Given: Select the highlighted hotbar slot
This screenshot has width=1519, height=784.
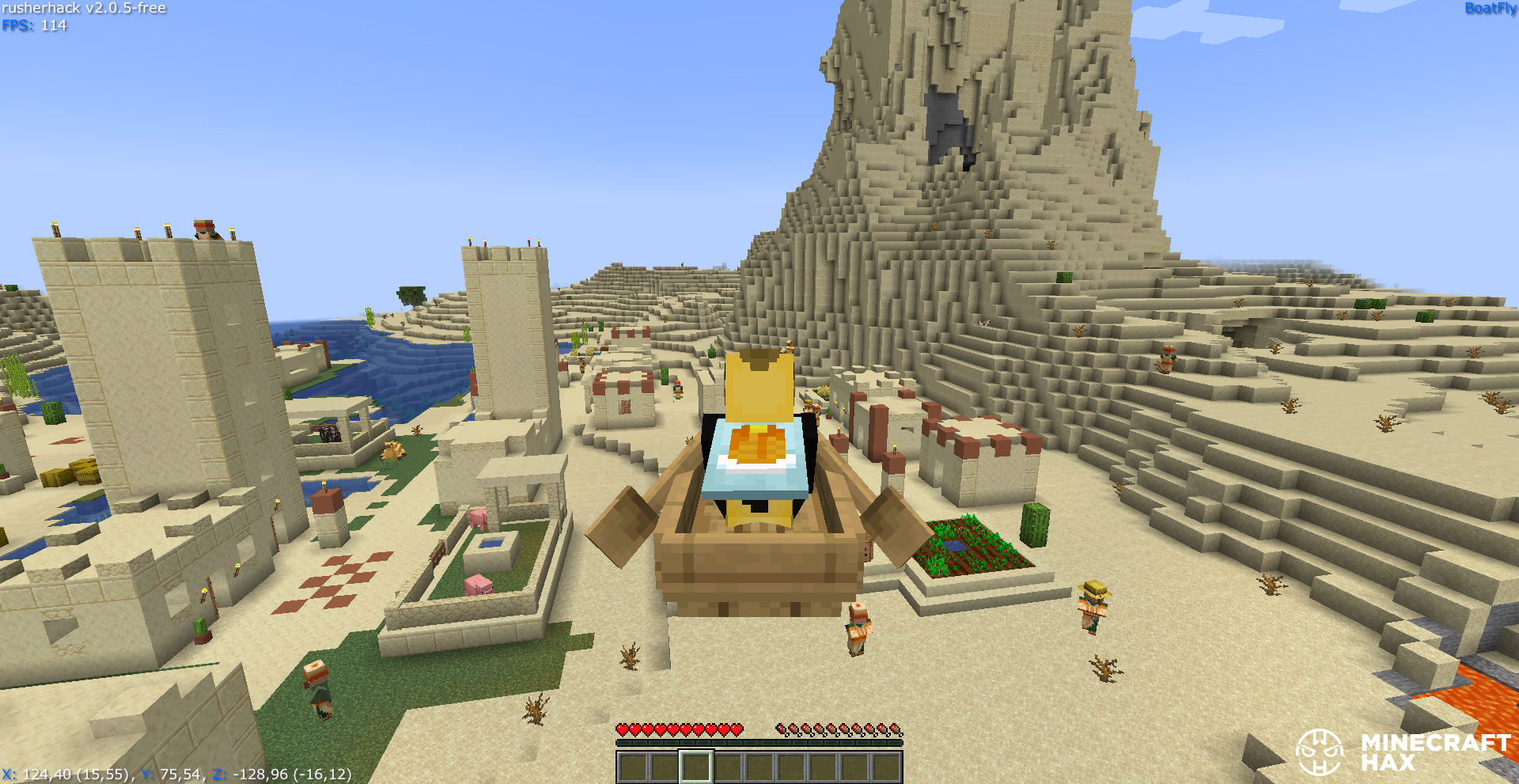Looking at the screenshot, I should coord(696,767).
